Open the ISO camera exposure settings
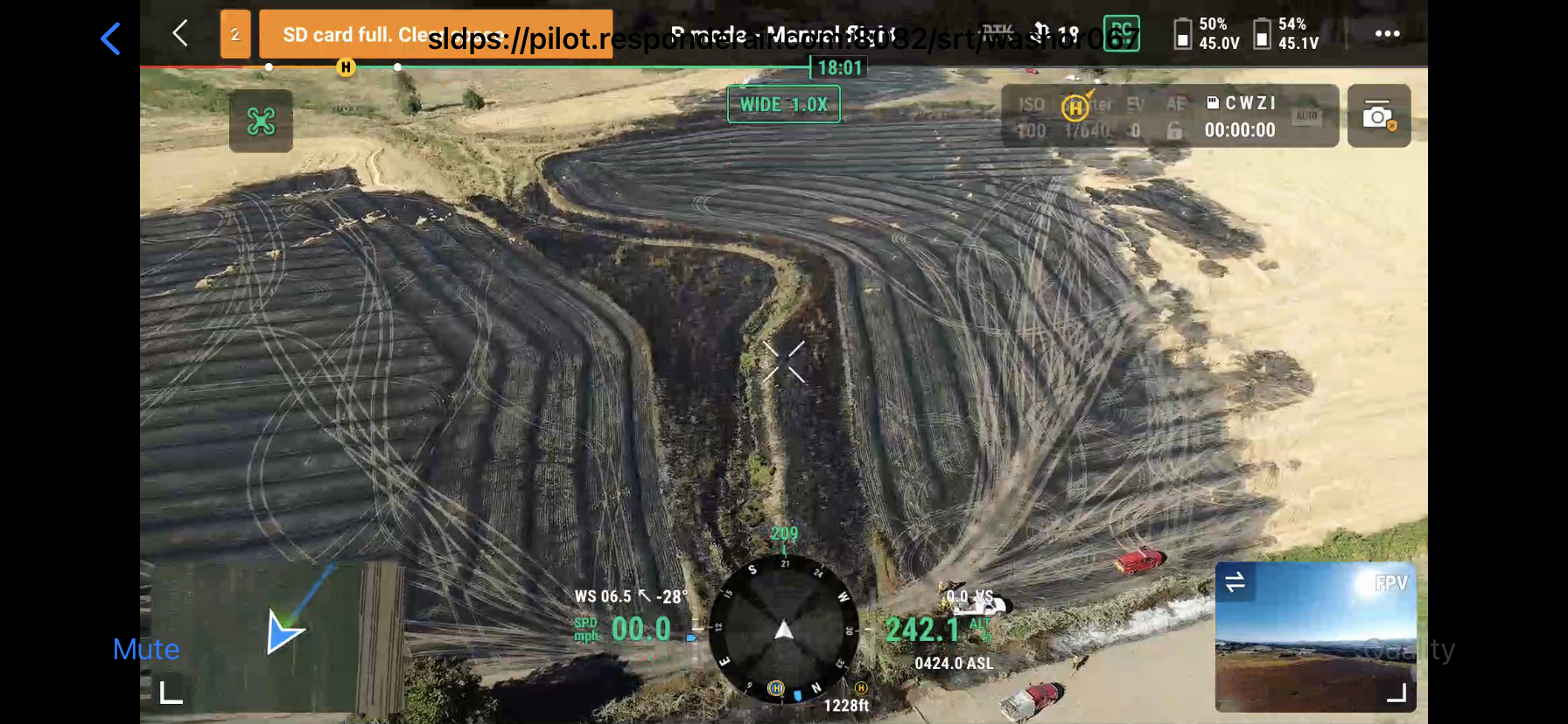 (x=1032, y=116)
